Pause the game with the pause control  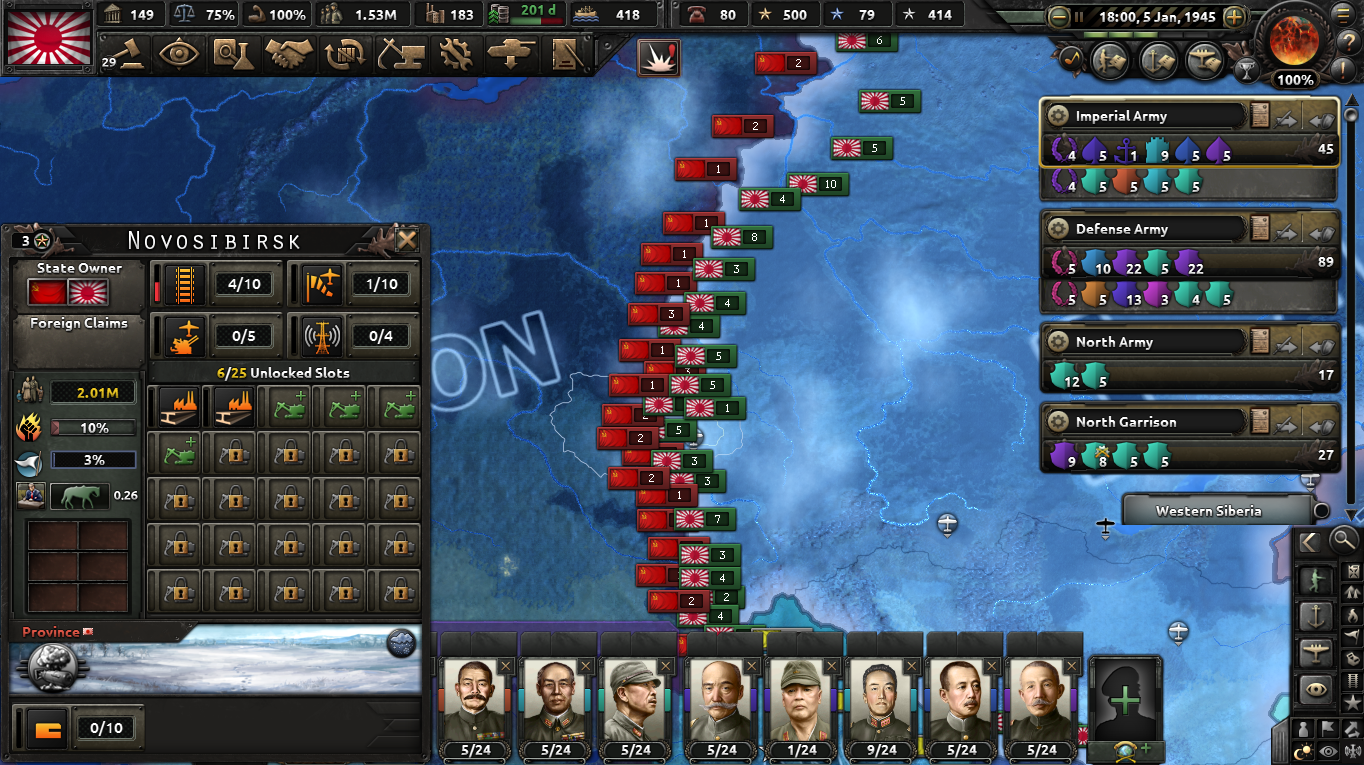click(x=1079, y=16)
